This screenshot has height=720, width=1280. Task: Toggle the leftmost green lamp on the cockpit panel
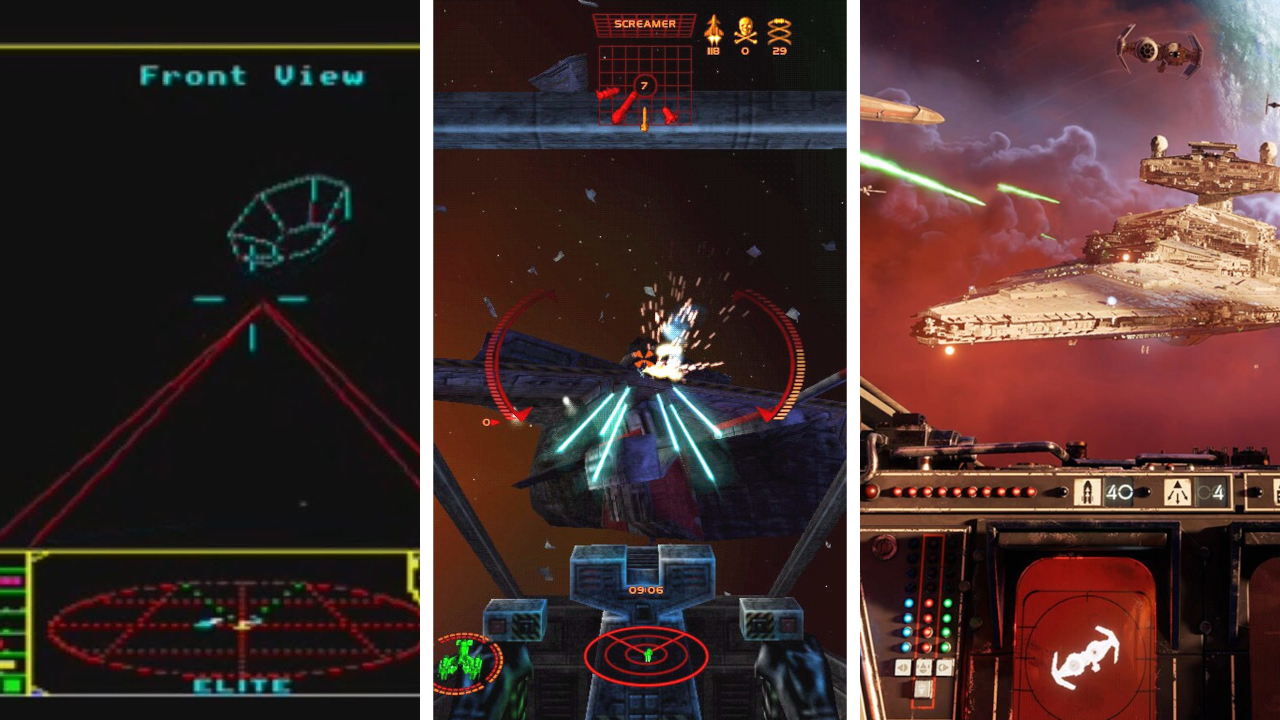click(946, 603)
